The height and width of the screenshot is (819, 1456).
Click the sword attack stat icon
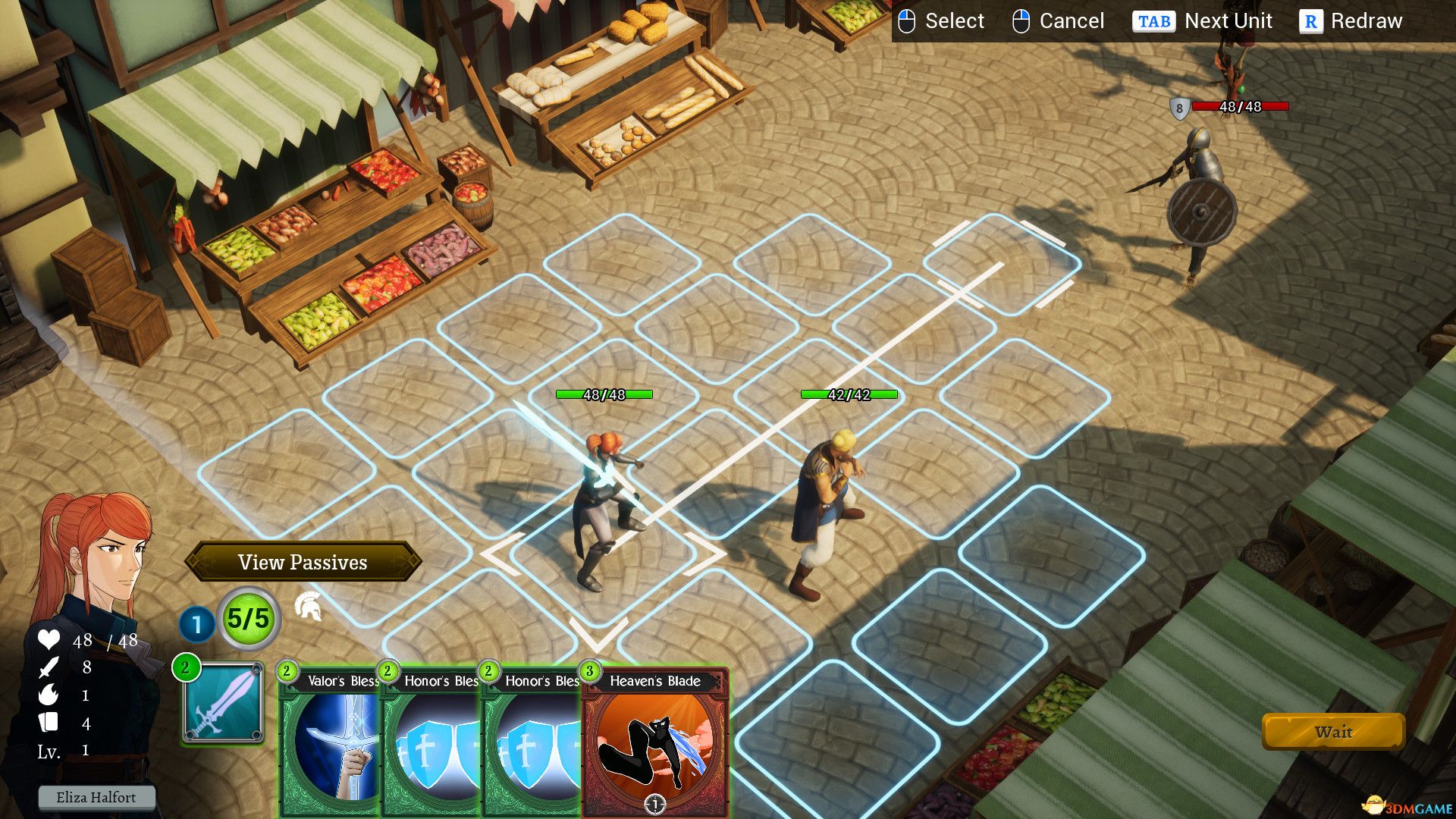pyautogui.click(x=48, y=669)
